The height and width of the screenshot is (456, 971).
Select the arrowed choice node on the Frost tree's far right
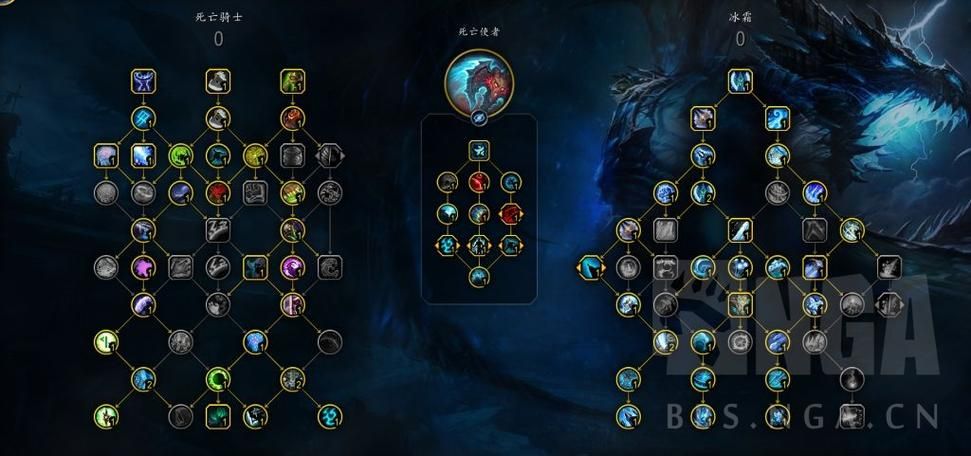[887, 304]
